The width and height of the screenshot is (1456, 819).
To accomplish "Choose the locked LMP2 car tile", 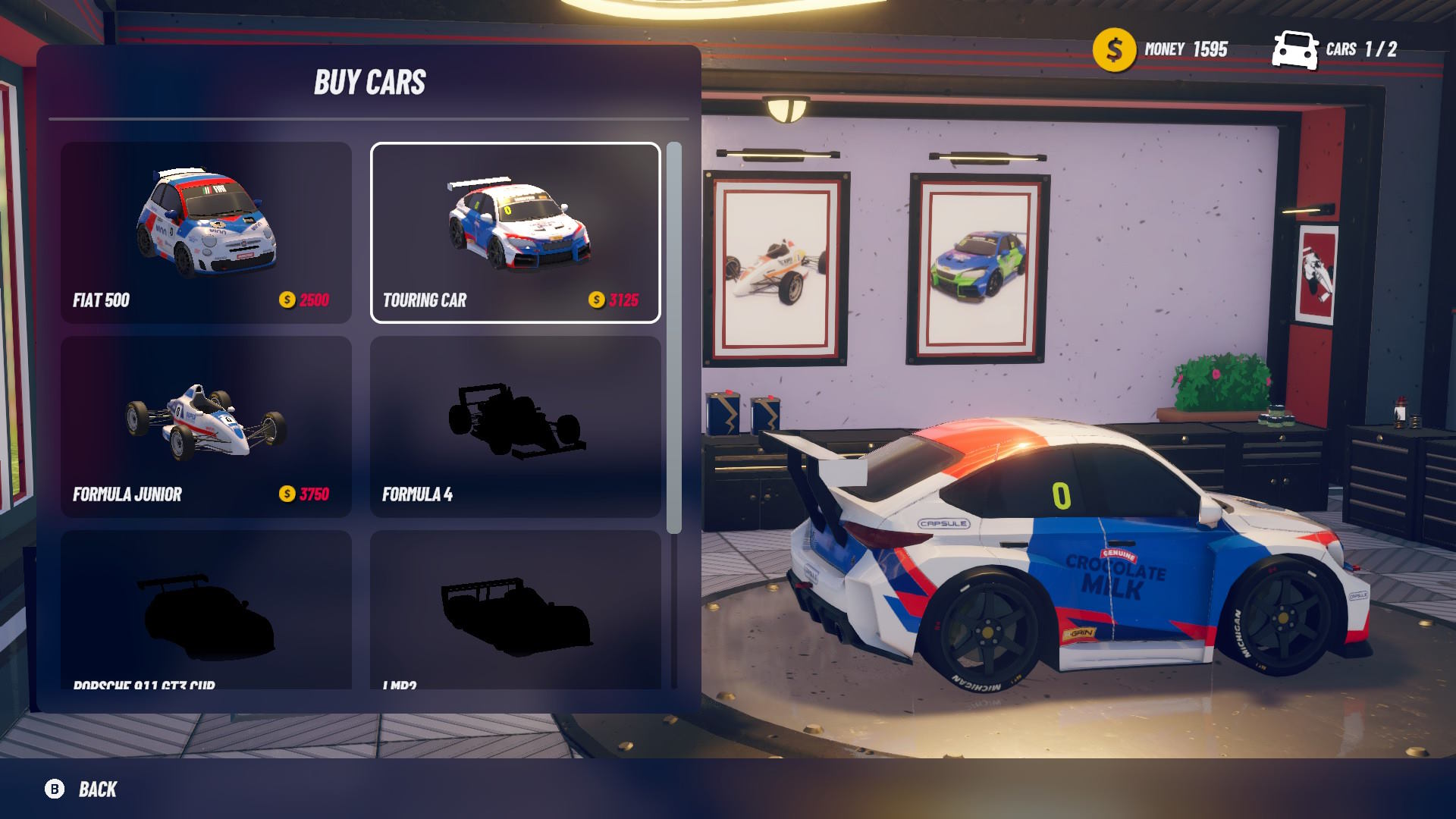I will tap(515, 610).
